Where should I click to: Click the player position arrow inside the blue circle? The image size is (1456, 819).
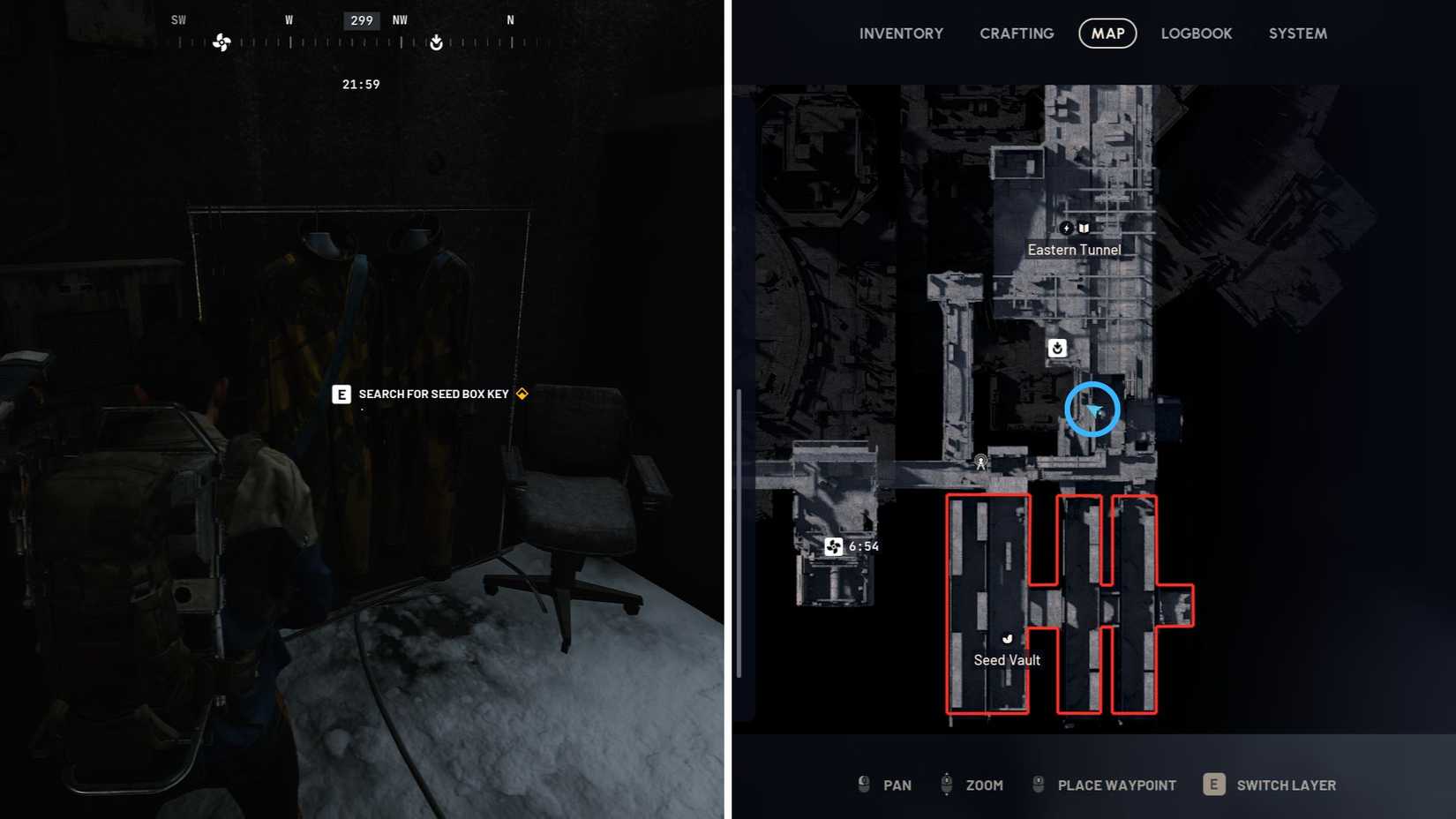tap(1092, 409)
